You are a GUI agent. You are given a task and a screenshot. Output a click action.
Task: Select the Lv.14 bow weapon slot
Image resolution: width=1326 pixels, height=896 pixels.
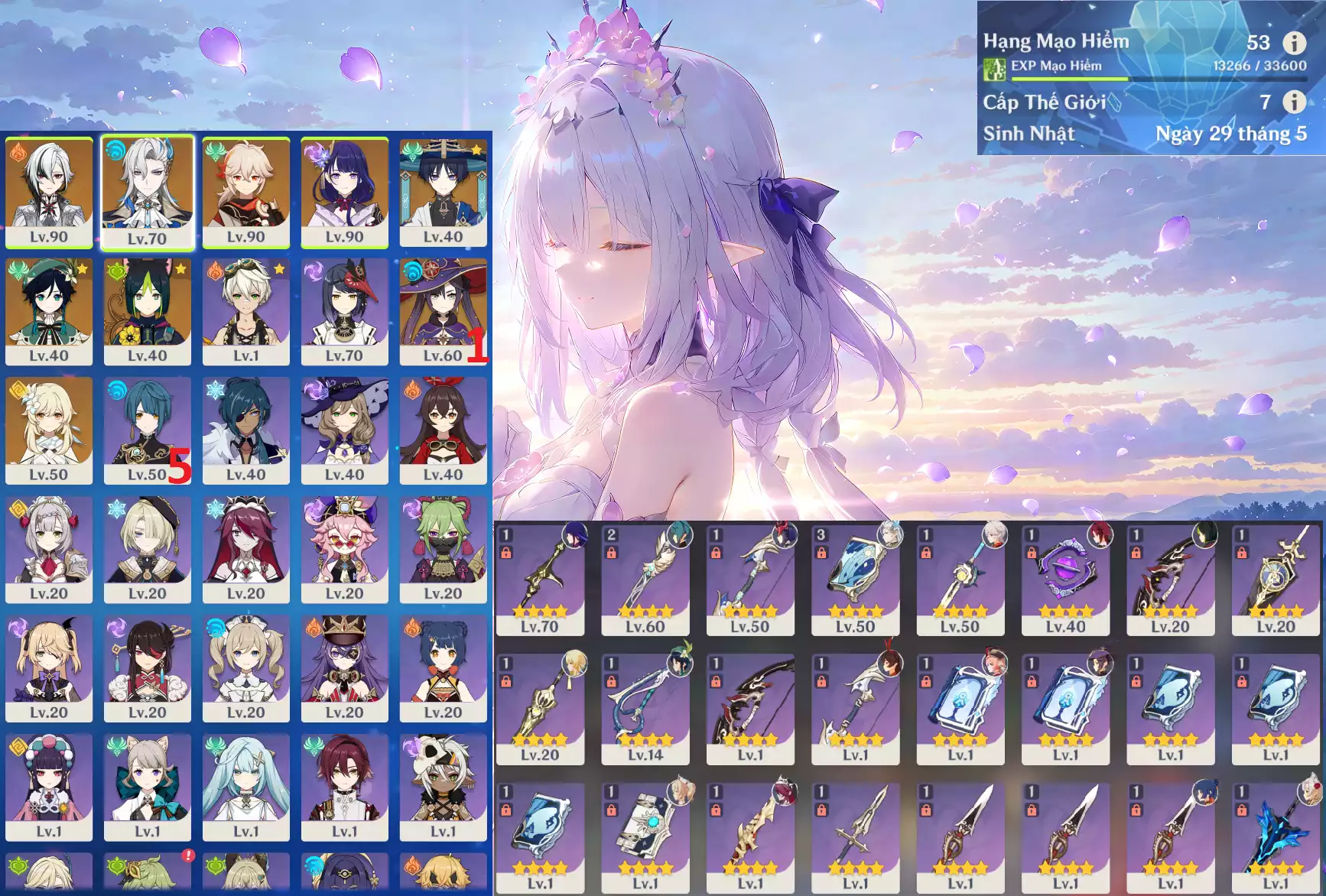coord(645,708)
